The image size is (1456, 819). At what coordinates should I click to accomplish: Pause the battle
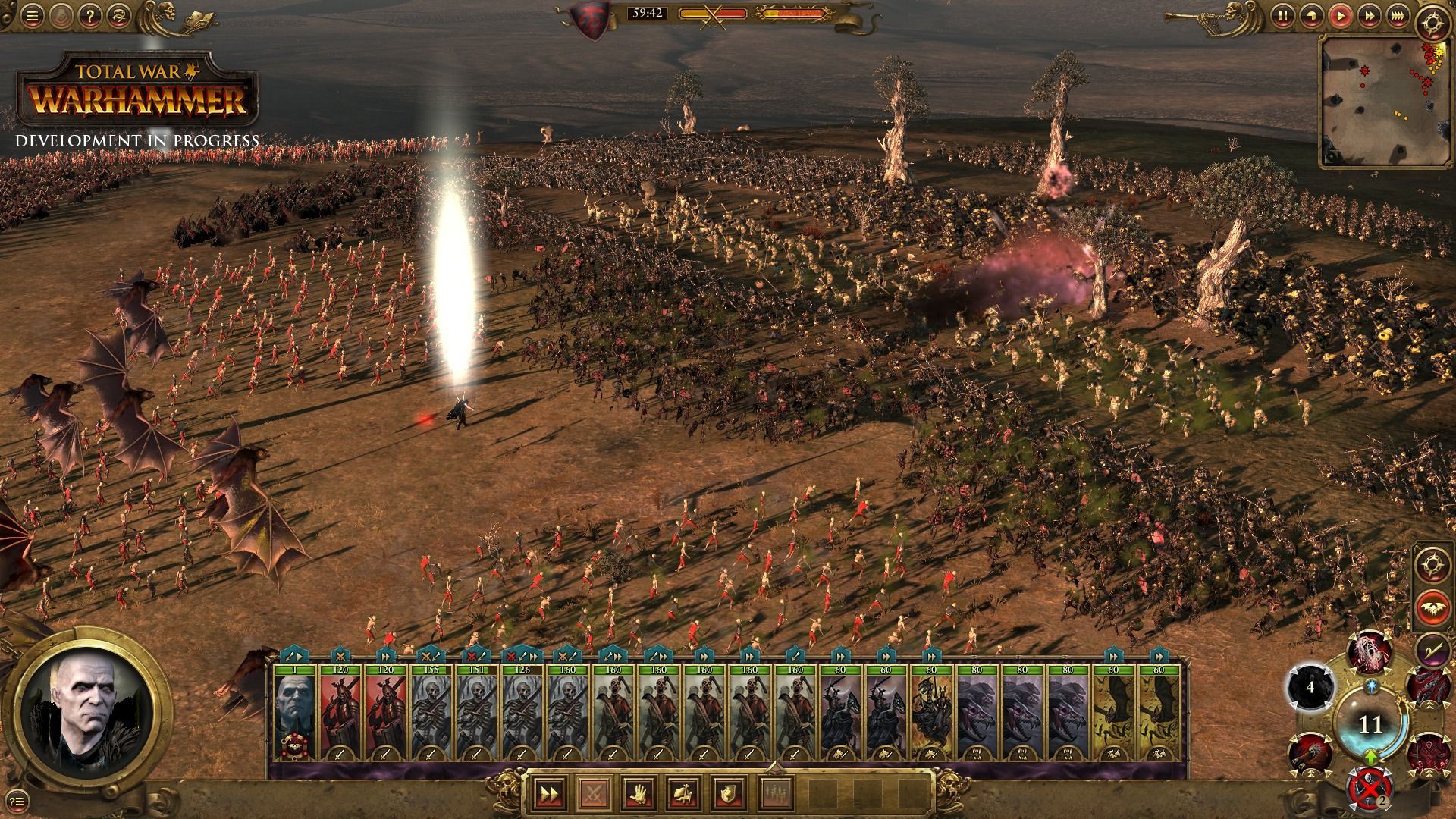pos(1282,15)
